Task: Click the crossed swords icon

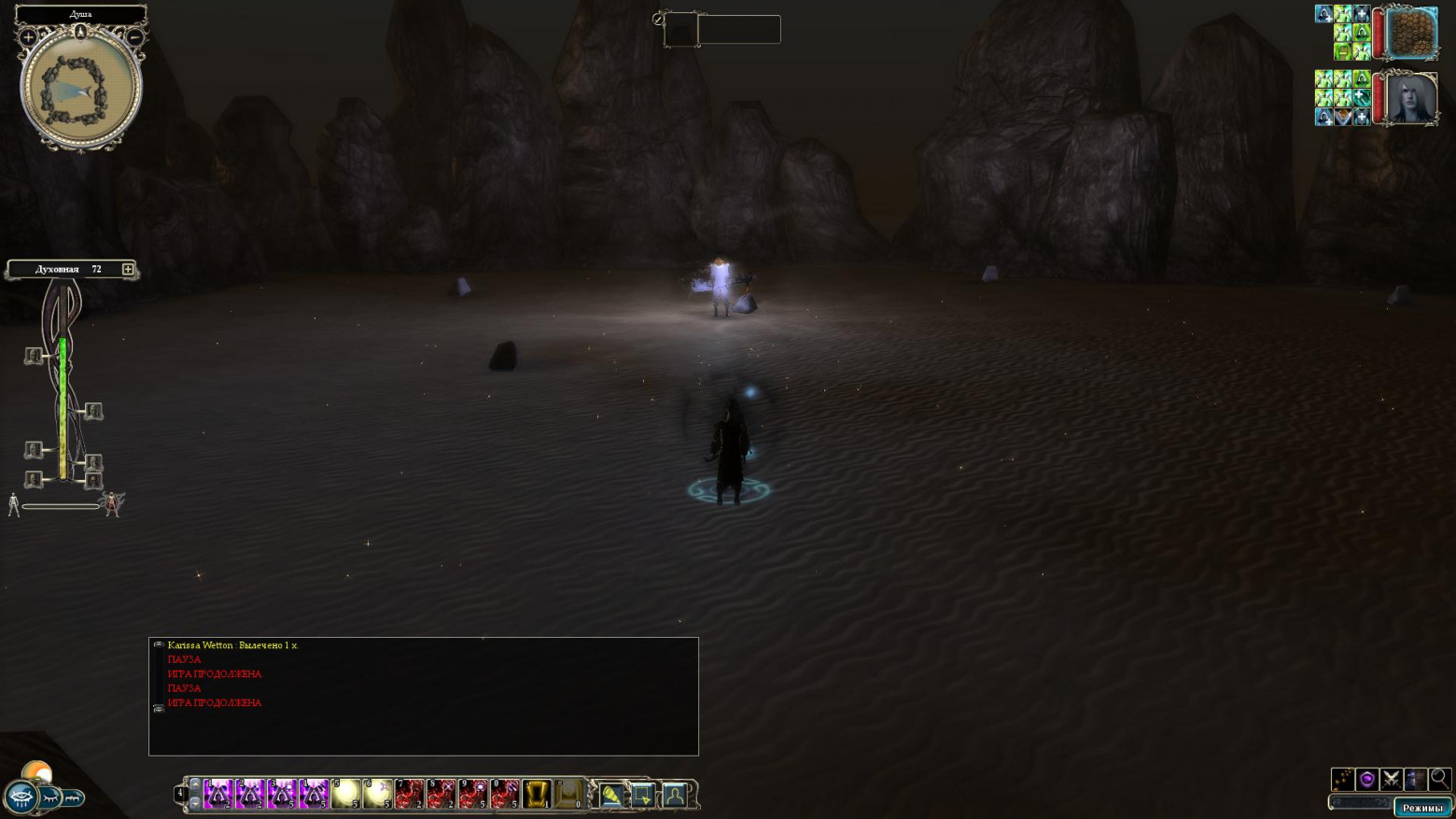Action: pos(1391,779)
